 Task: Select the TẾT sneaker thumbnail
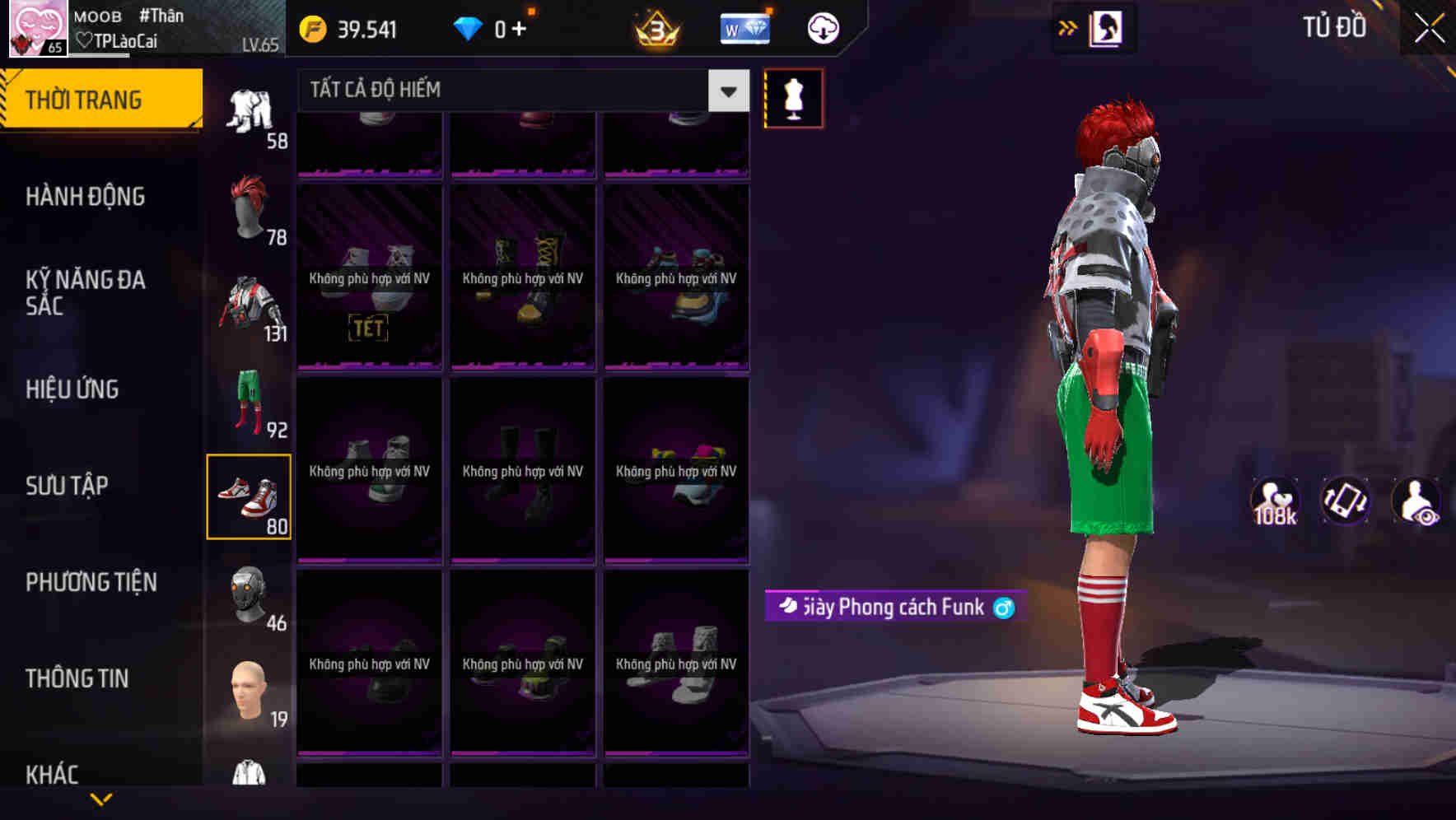(x=369, y=276)
